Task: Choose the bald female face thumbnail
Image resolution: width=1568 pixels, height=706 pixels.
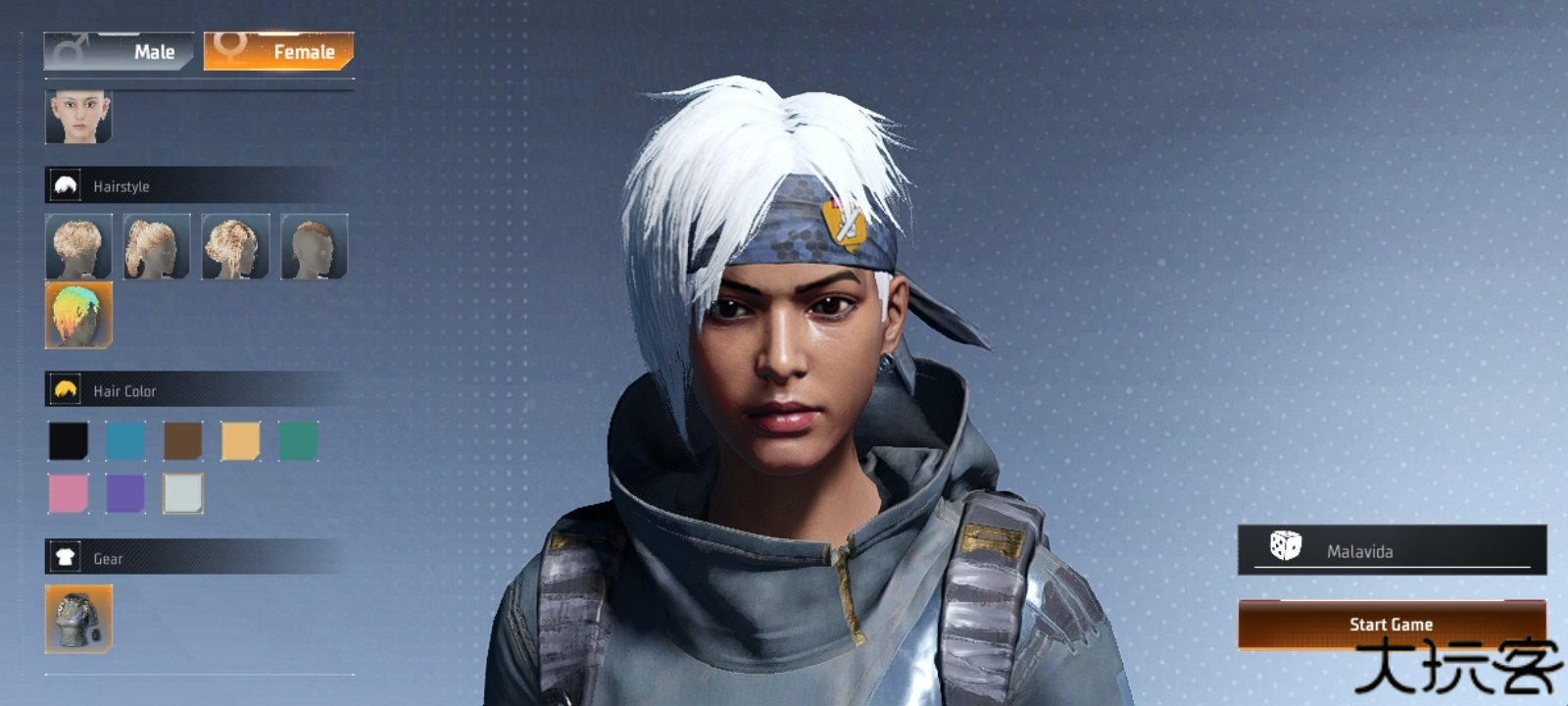Action: point(78,117)
